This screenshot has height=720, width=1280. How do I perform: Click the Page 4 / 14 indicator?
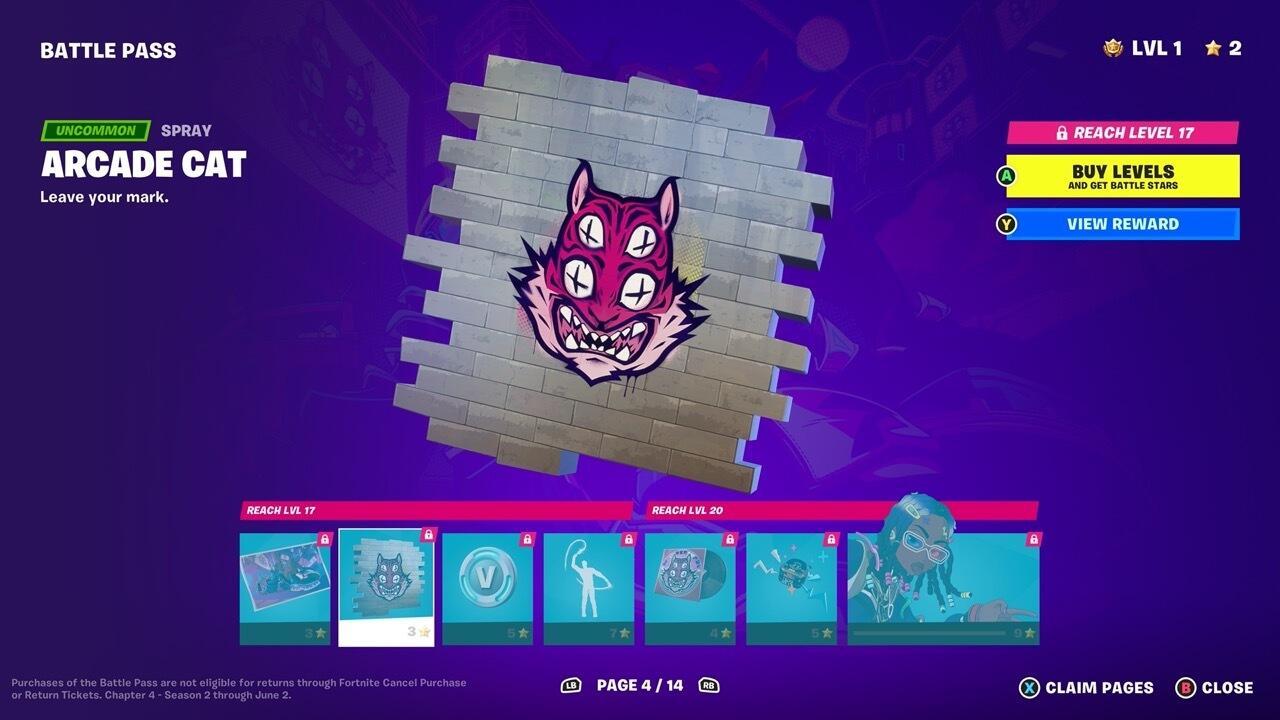(640, 687)
